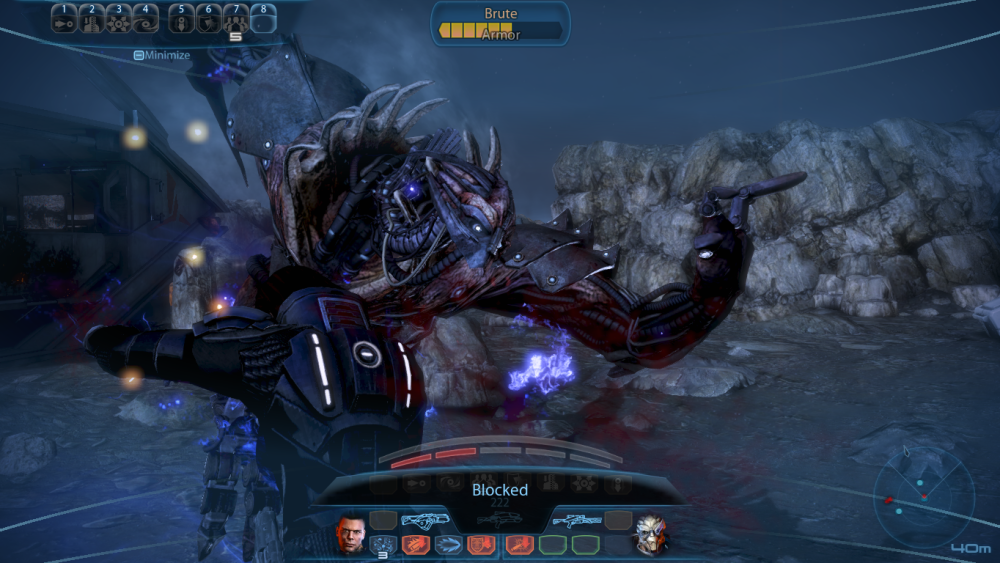1000x563 pixels.
Task: Minimize the quickslot bar
Action: point(161,55)
